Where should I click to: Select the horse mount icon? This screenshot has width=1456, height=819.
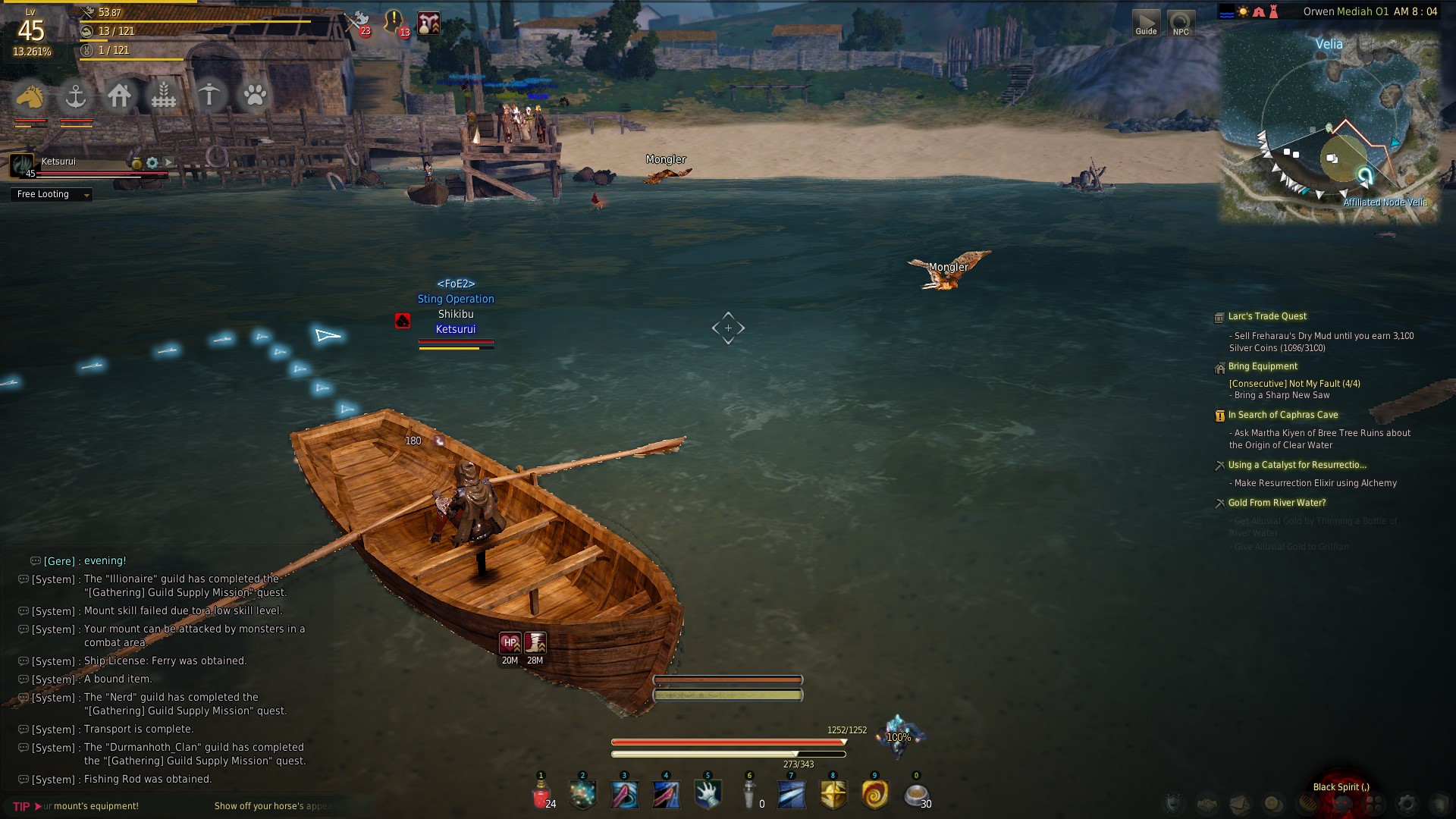[30, 96]
